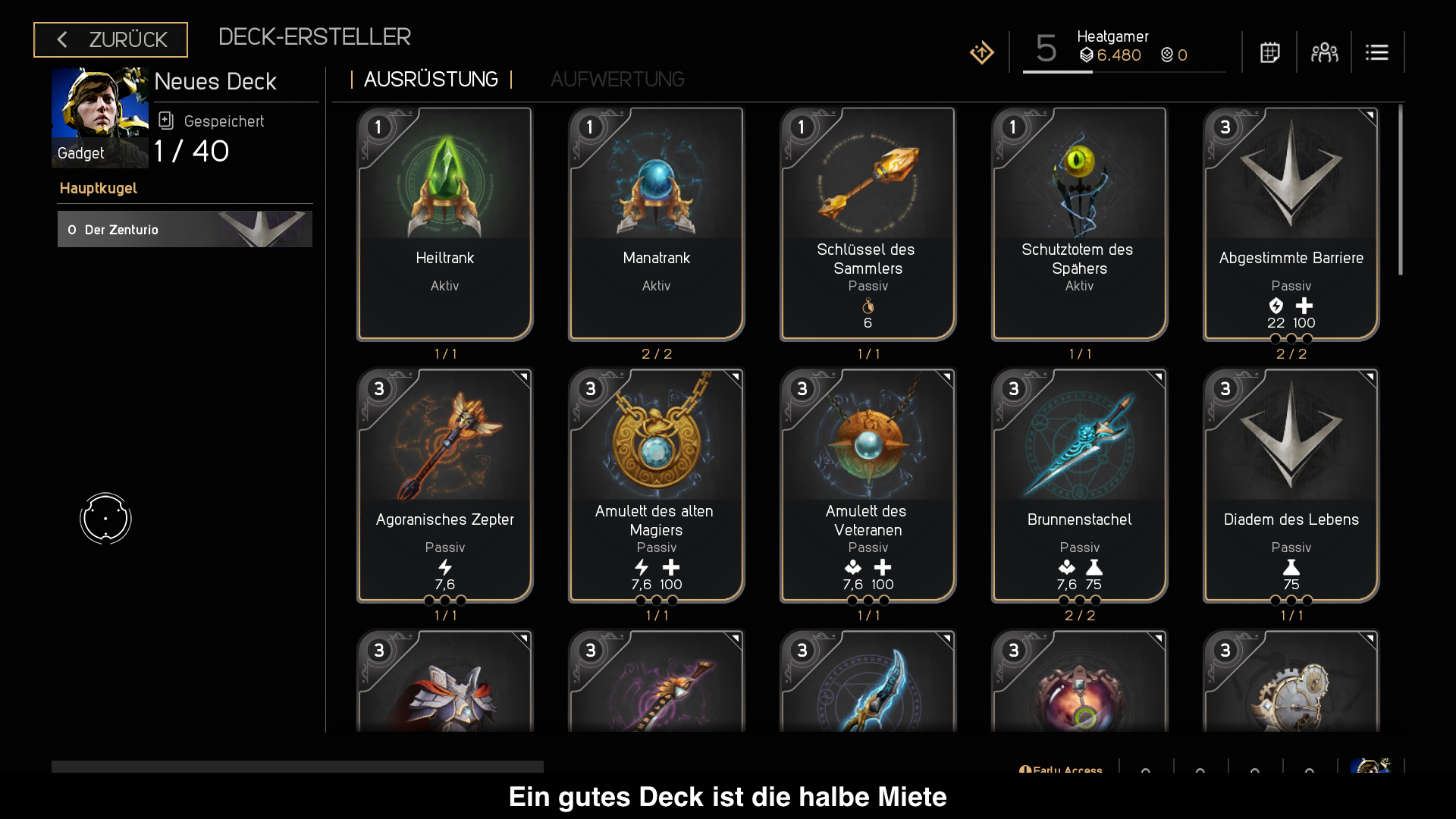
Task: Select the Diadem des Lebens card
Action: coord(1291,485)
